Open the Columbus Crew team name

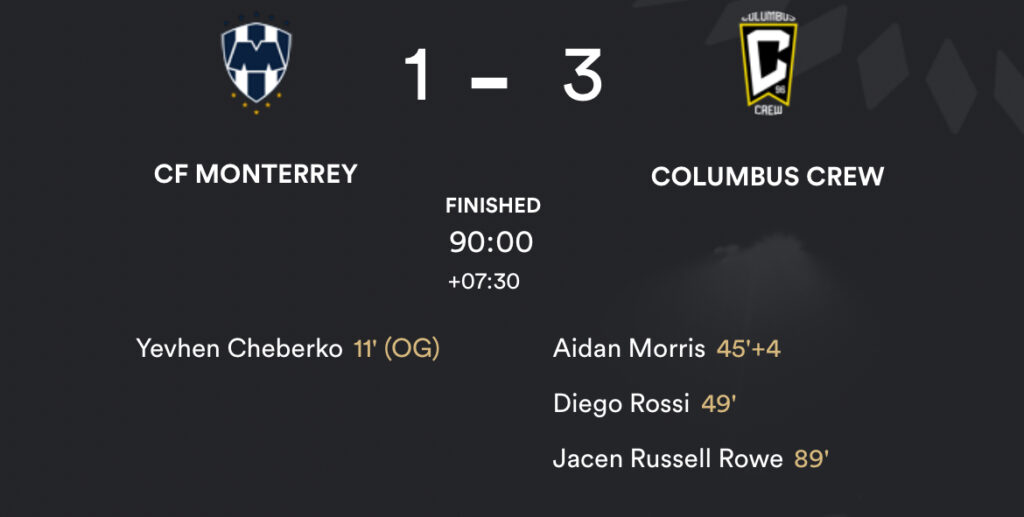(x=767, y=177)
